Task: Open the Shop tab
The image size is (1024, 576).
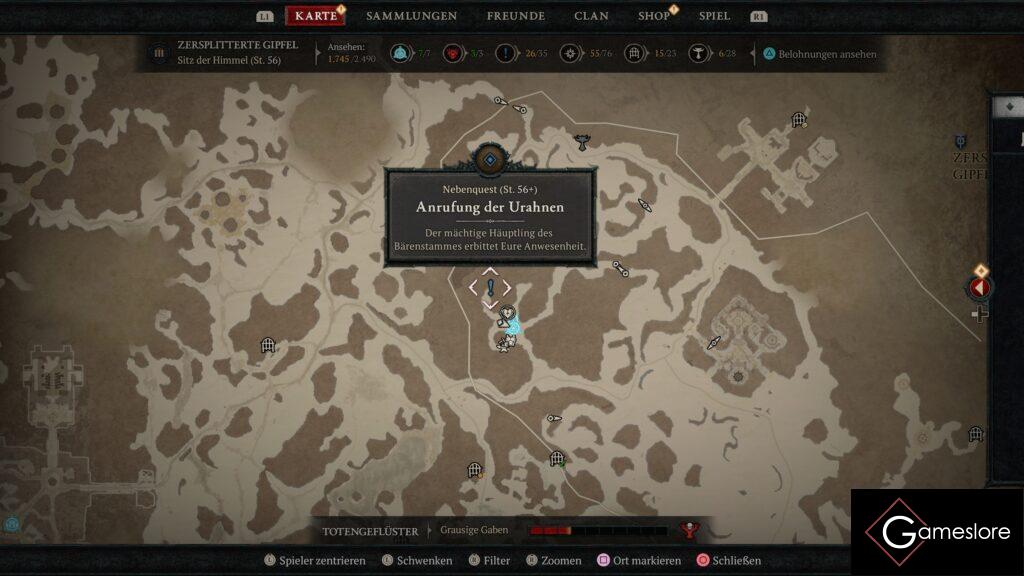Action: (654, 16)
